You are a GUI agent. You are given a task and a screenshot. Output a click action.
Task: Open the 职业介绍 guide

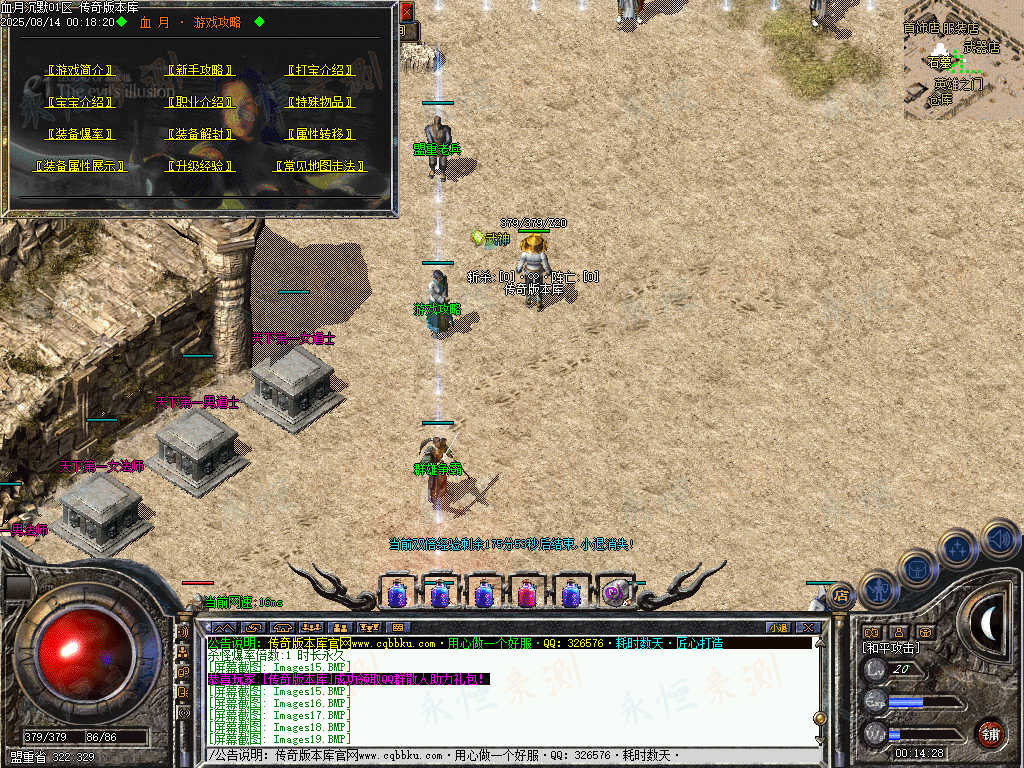201,102
